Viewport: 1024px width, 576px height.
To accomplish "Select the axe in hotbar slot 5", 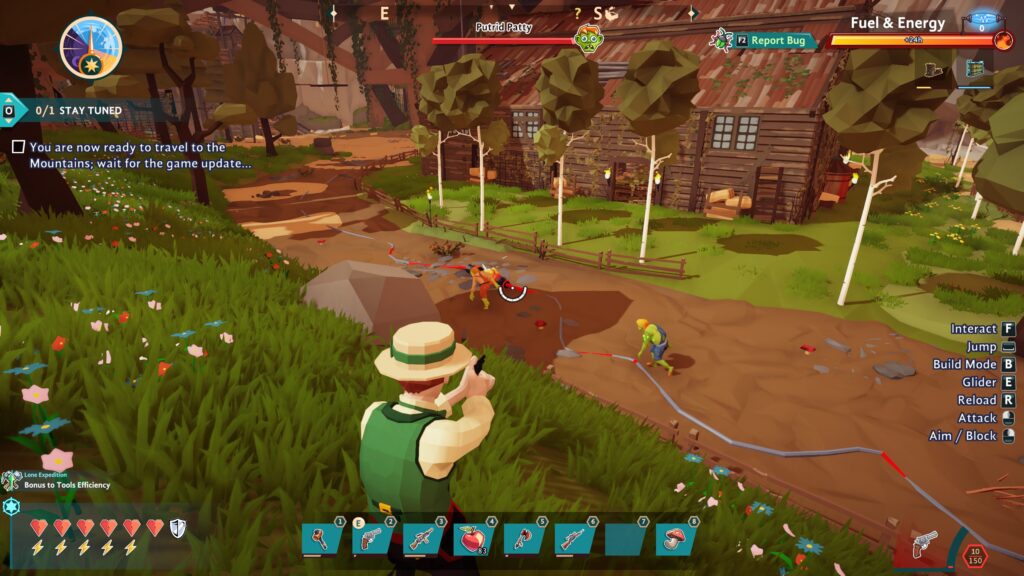I will pyautogui.click(x=523, y=538).
